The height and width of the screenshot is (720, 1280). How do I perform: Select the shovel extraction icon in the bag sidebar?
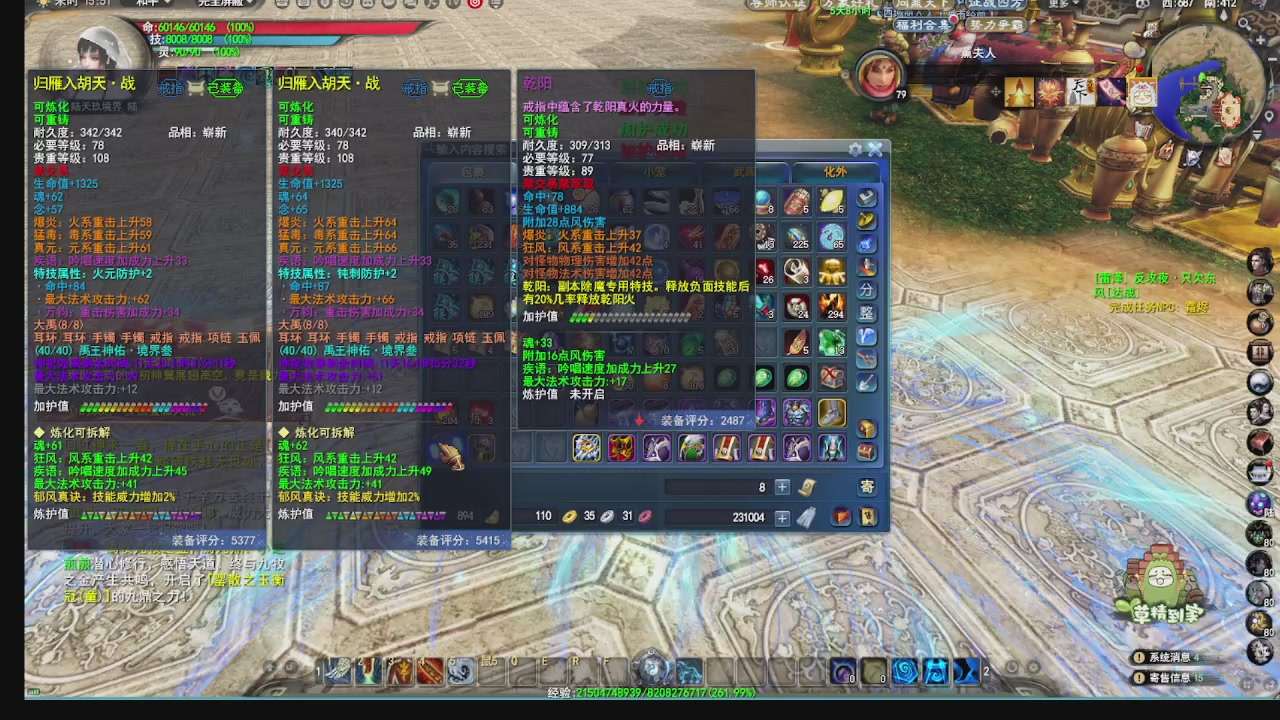point(867,384)
